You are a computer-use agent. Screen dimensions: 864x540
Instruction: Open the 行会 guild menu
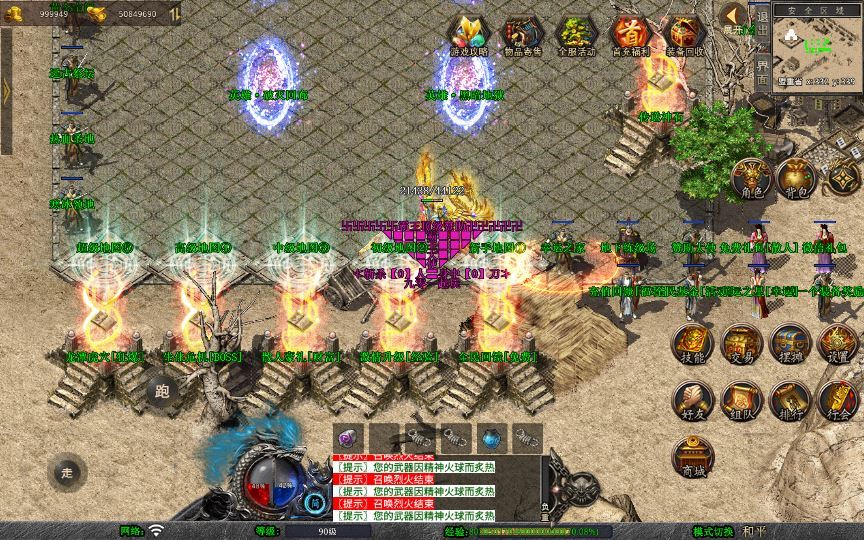pos(837,399)
